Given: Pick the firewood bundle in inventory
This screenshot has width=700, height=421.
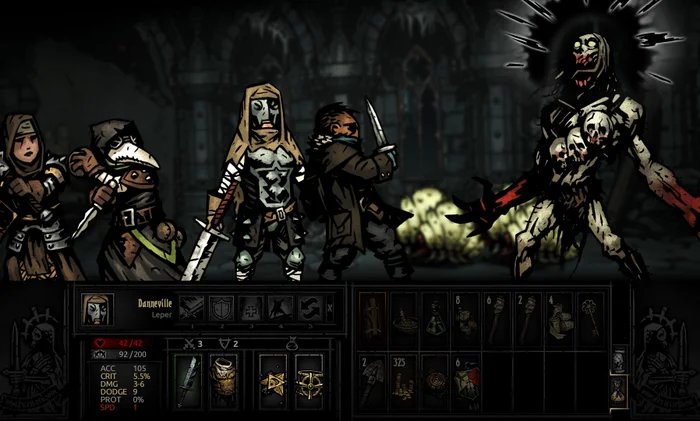Looking at the screenshot, I should click(x=373, y=320).
